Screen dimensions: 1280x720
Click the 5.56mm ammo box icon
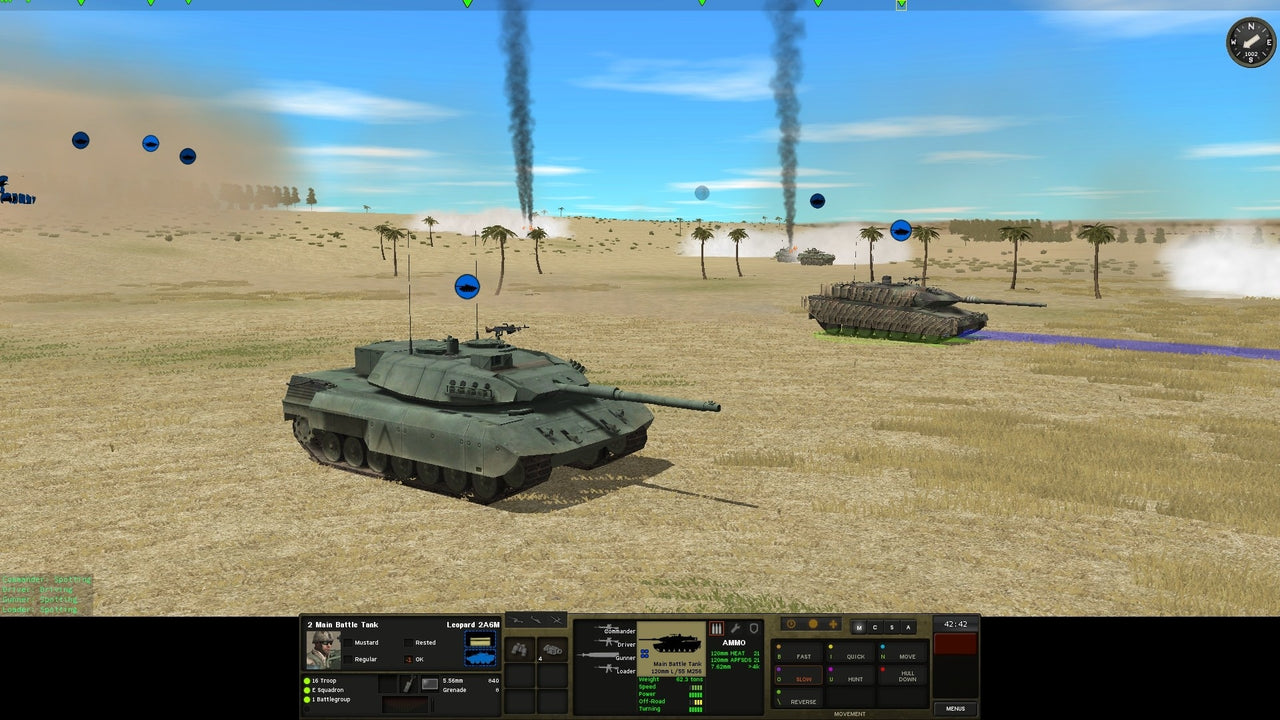click(428, 682)
